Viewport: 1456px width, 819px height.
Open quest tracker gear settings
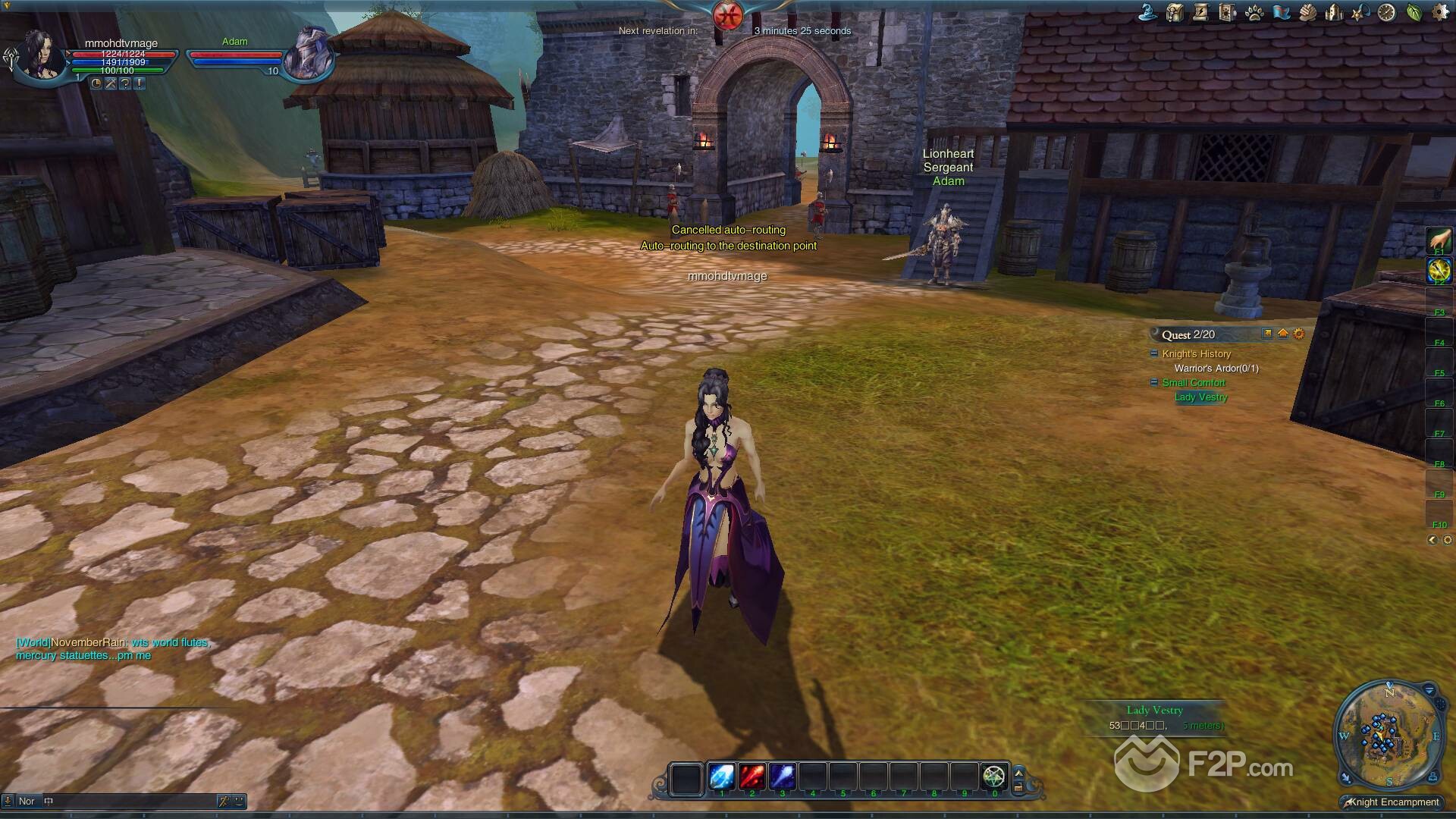point(1299,334)
